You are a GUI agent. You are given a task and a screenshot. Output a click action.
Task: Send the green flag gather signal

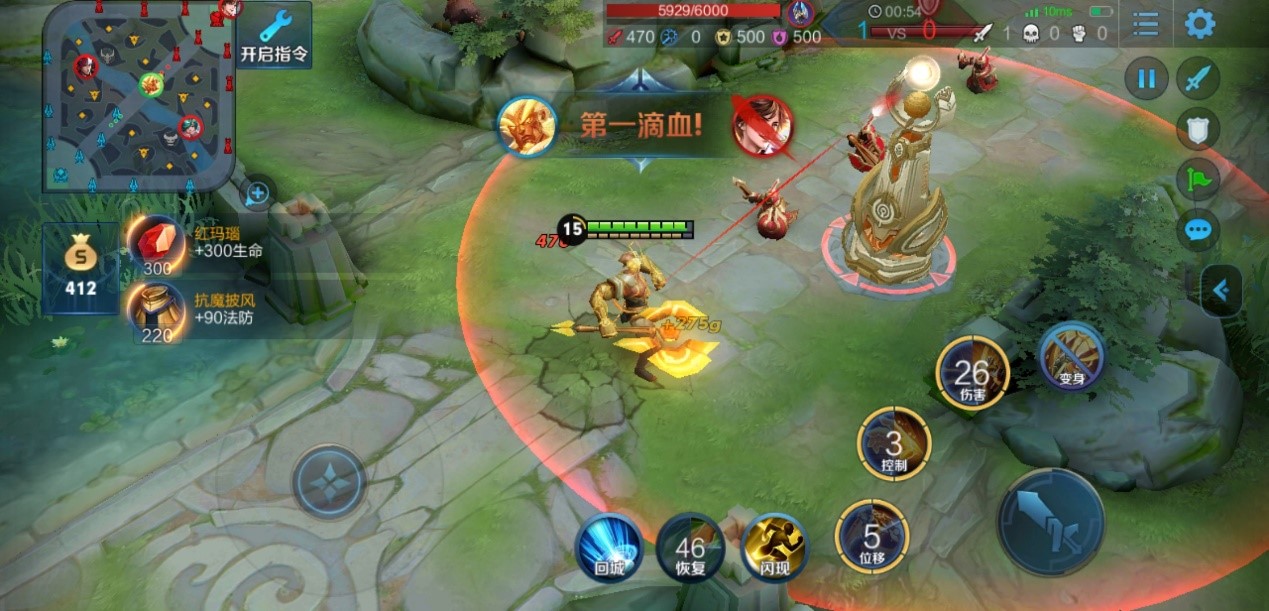tap(1198, 178)
